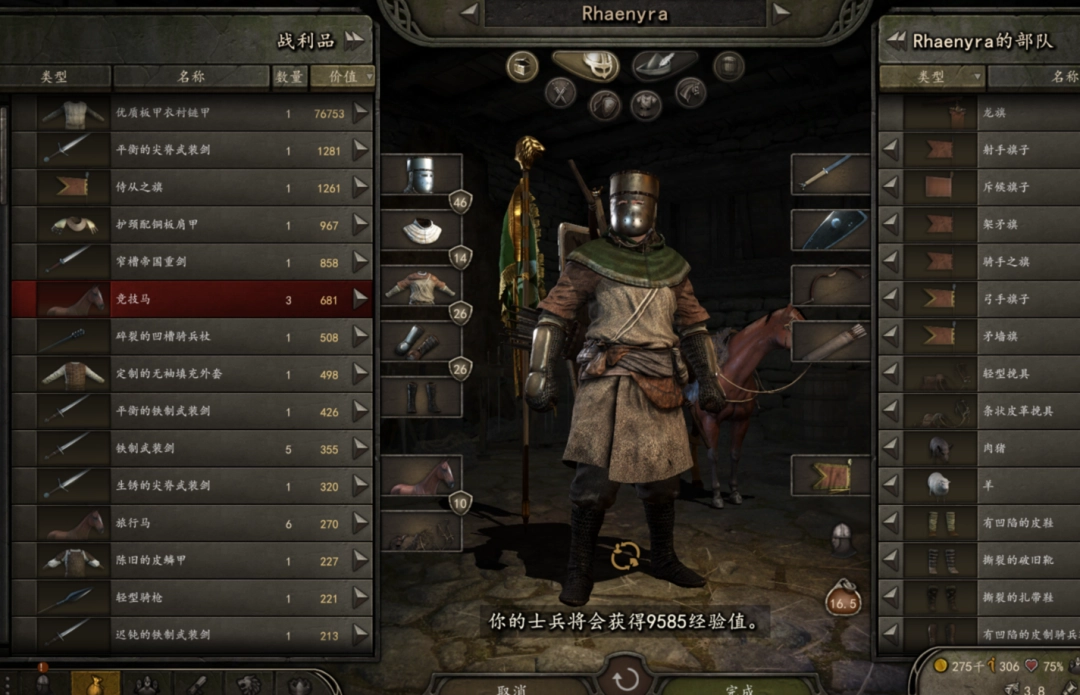This screenshot has width=1080, height=695.
Task: Select the equipped great helm slot
Action: [x=421, y=175]
